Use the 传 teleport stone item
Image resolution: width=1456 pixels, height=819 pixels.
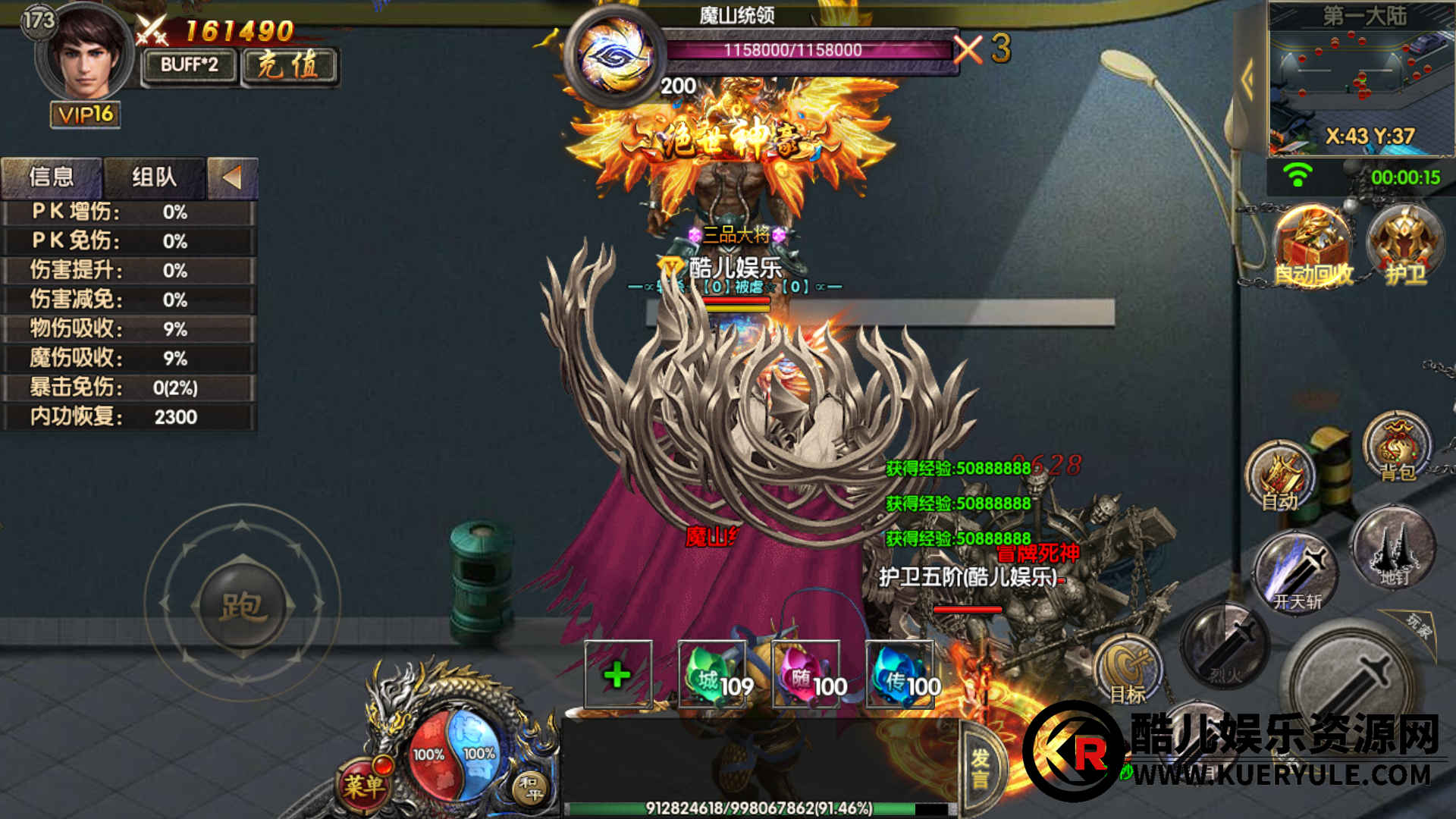902,674
